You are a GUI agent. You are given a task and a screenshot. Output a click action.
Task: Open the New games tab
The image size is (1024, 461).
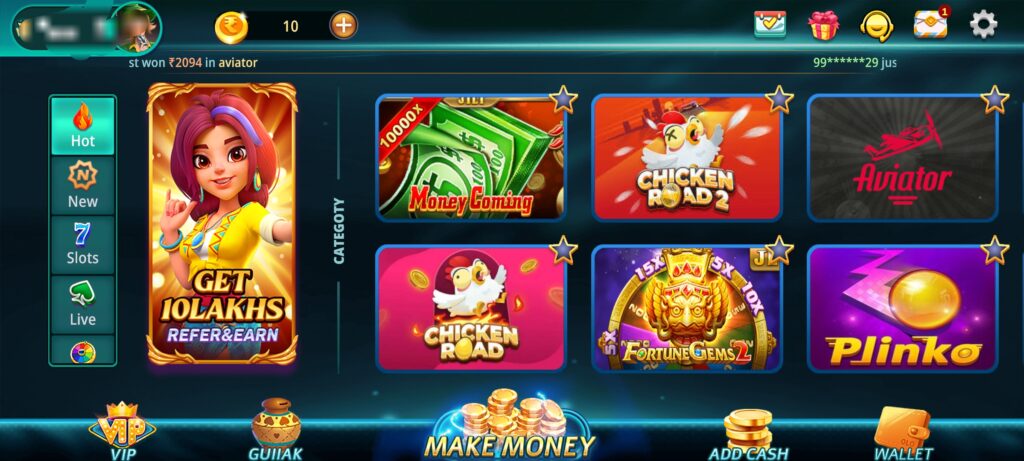click(83, 185)
